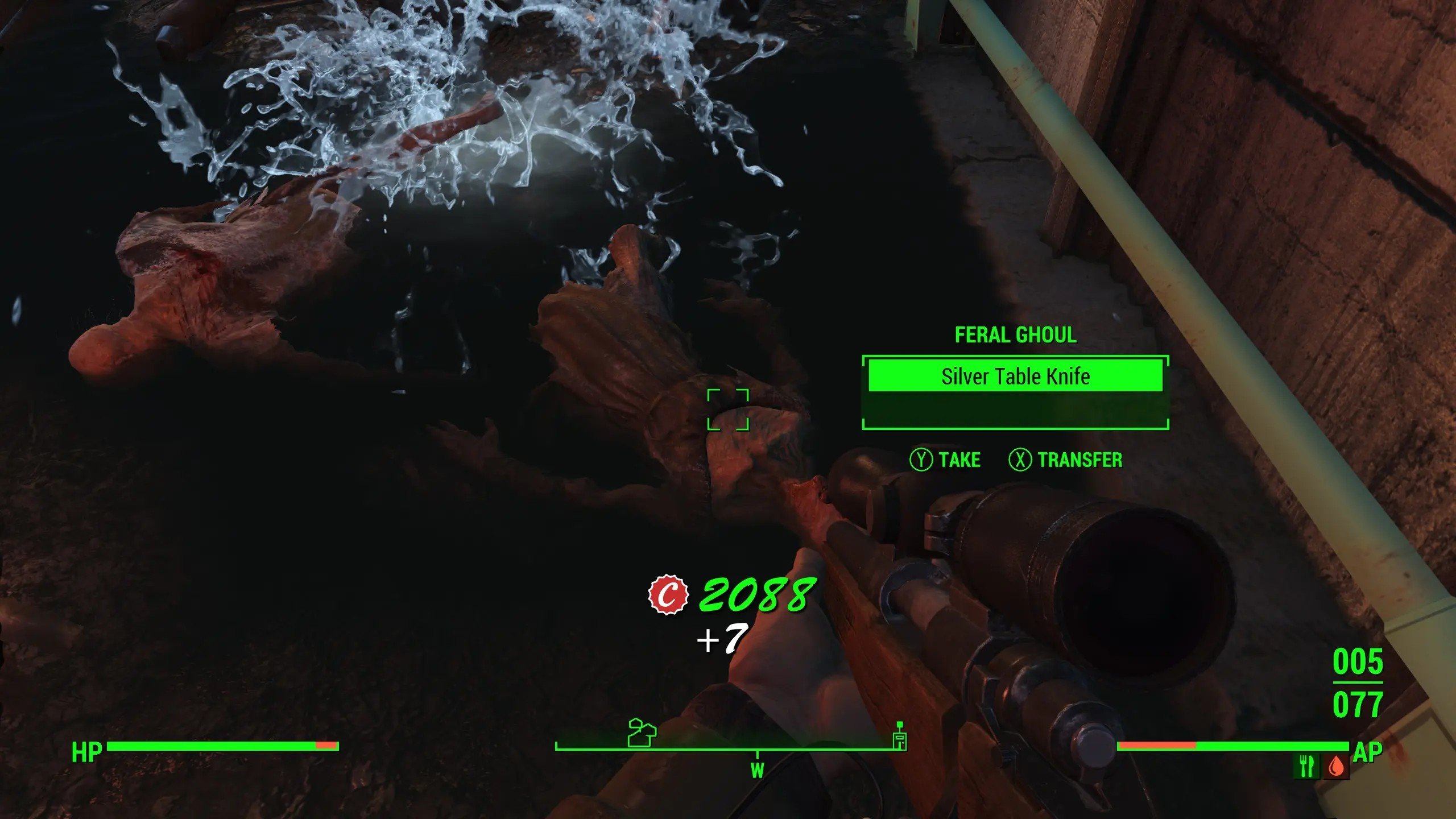
Task: Click the tall building marker on the compass
Action: (899, 737)
